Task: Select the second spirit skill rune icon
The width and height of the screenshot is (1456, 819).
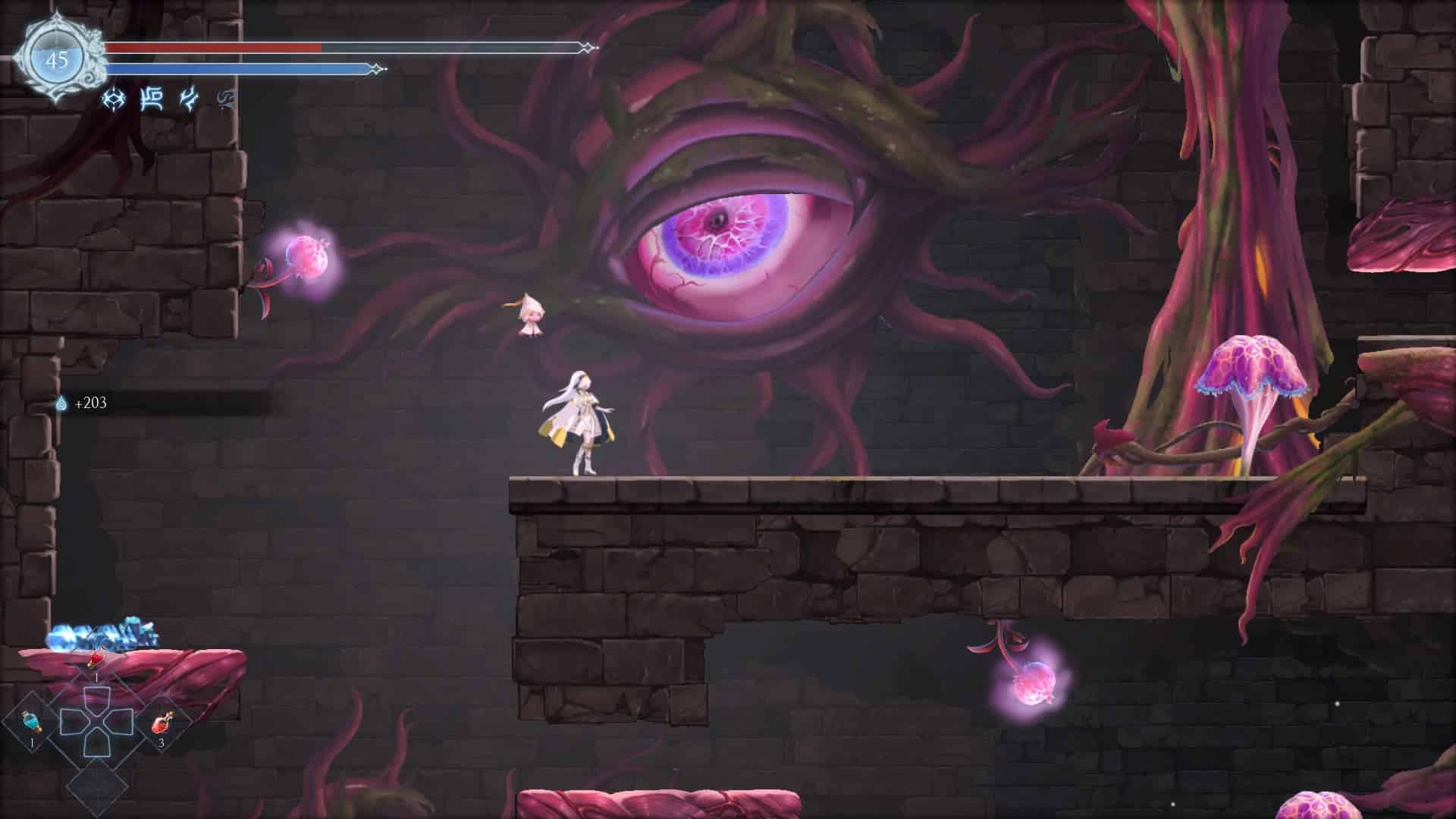Action: pyautogui.click(x=152, y=99)
